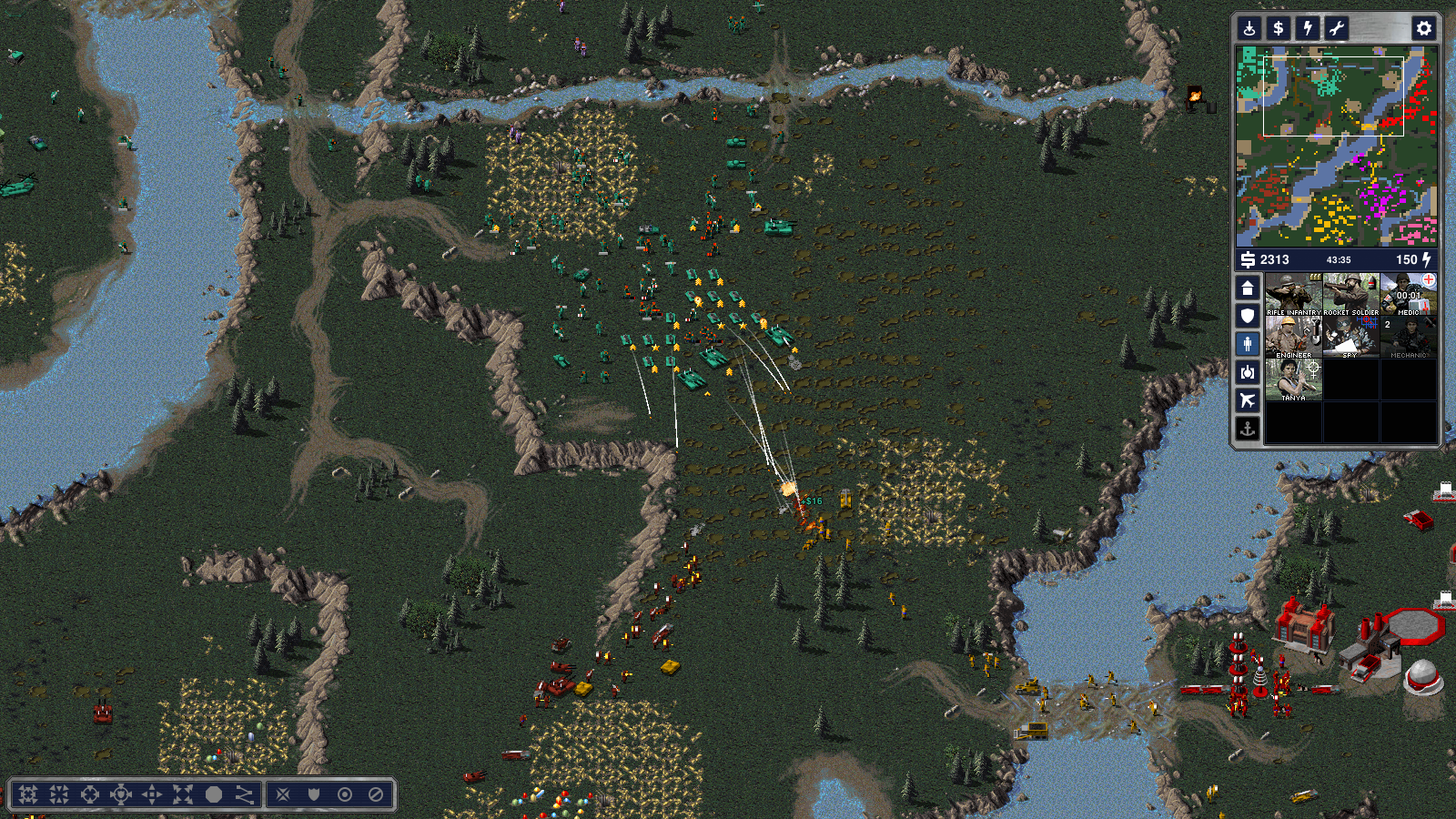The width and height of the screenshot is (1456, 819).
Task: Set the hold fire stance button
Action: point(375,794)
